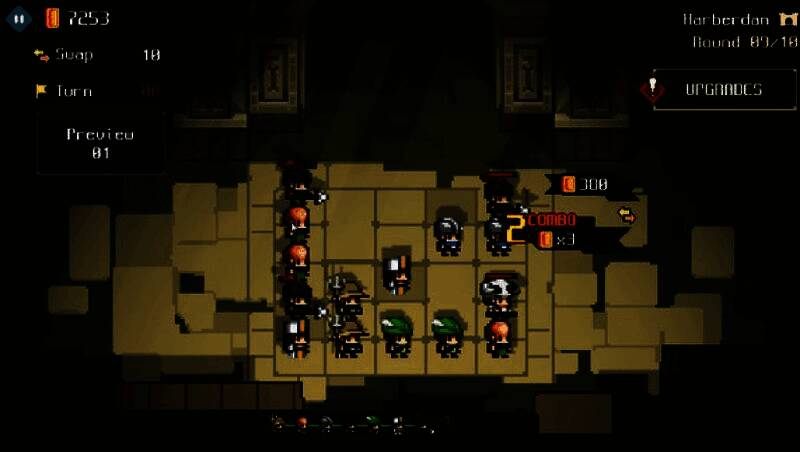Select the white-haired unit on the board
The image size is (800, 452).
(x=498, y=291)
